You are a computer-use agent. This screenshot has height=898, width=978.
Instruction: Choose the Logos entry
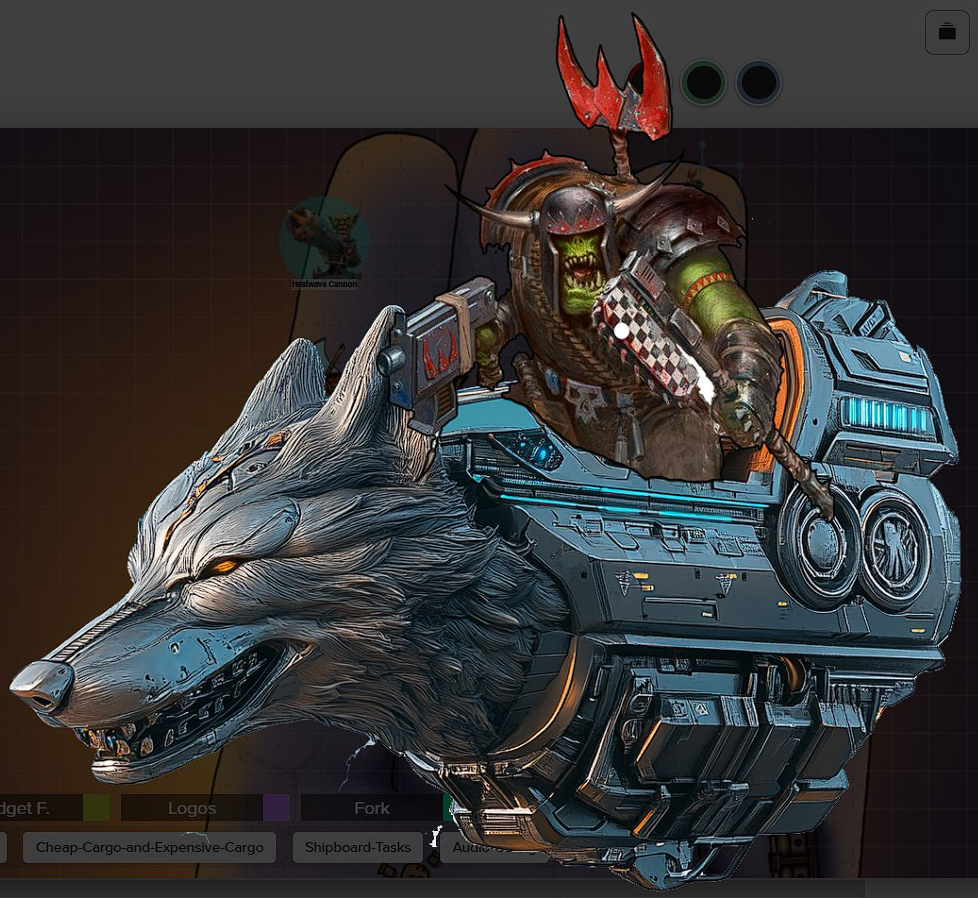point(192,808)
